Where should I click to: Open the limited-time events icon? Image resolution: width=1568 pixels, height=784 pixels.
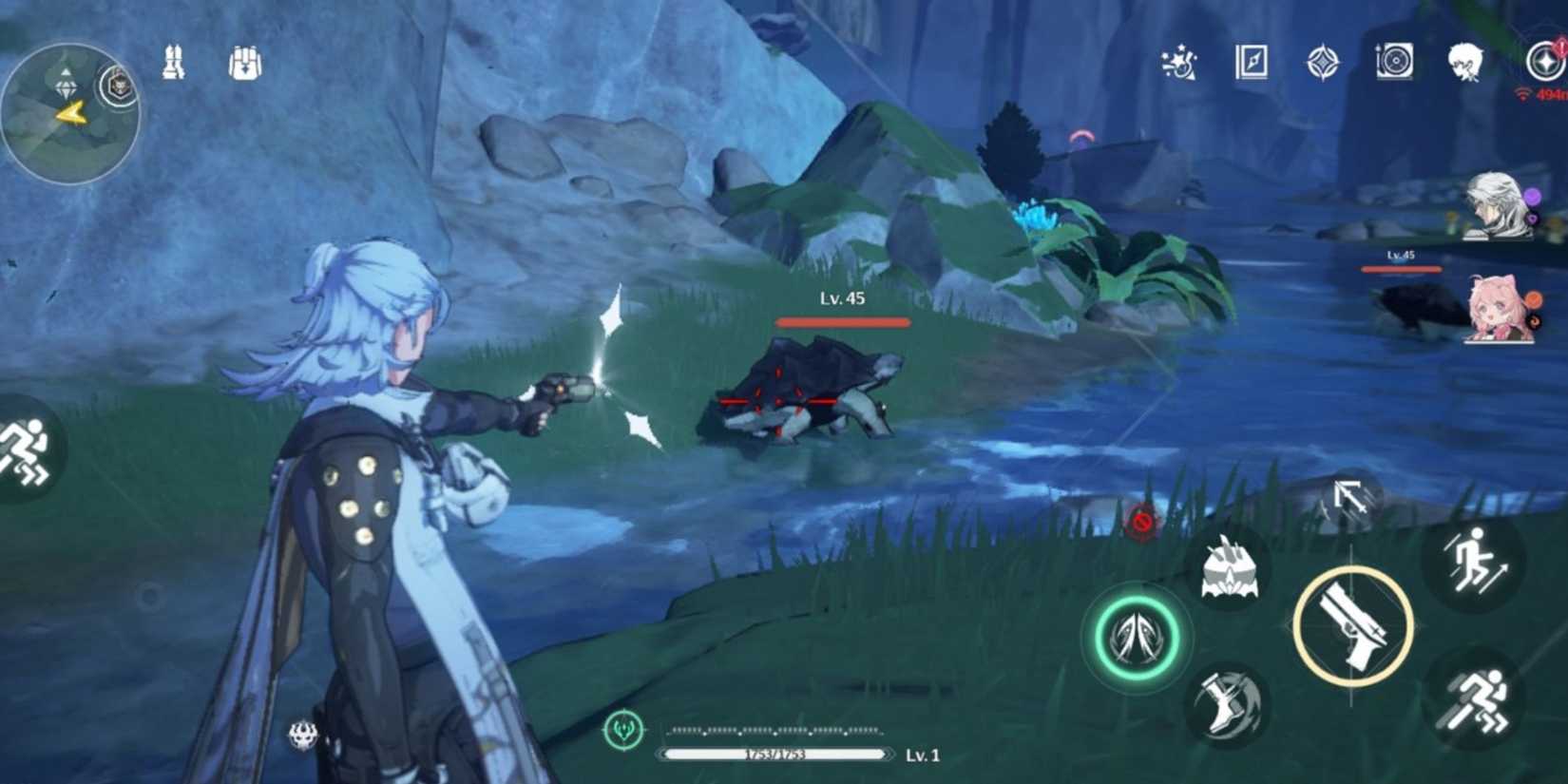1178,62
